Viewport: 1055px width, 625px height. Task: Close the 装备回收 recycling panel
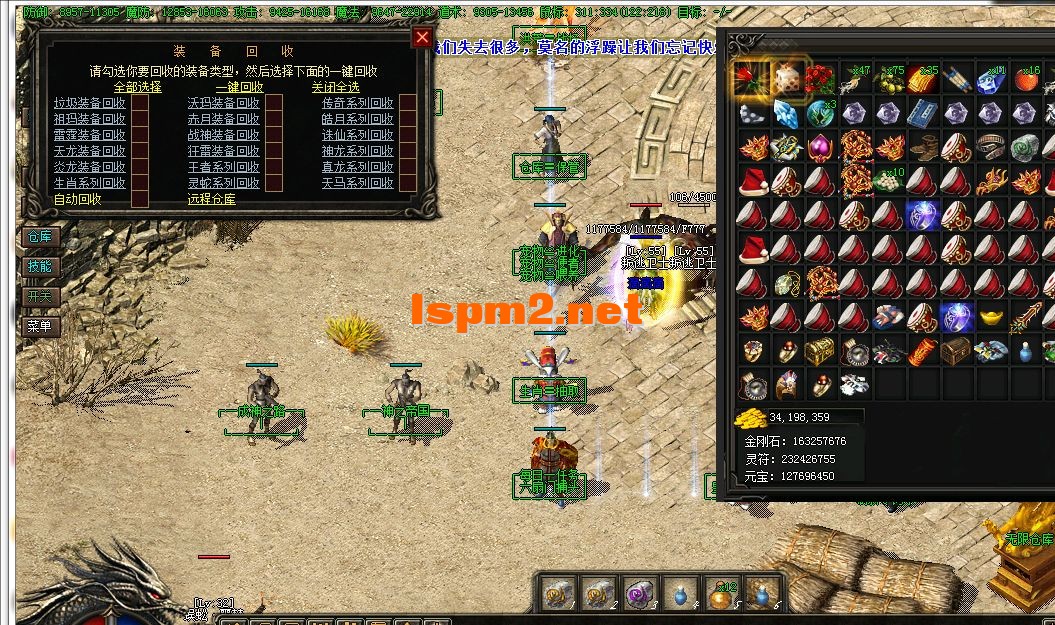(423, 38)
